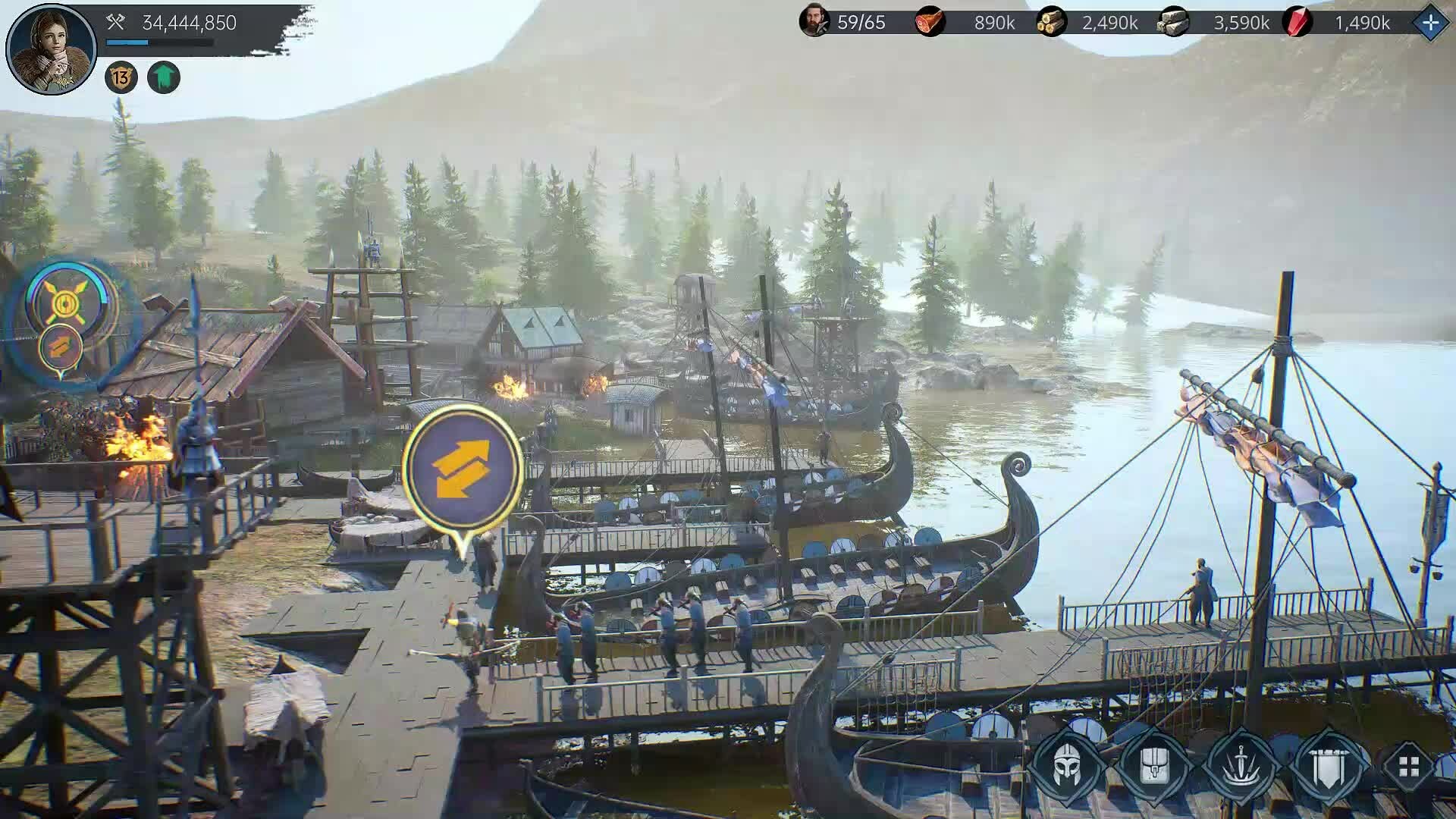Image resolution: width=1456 pixels, height=819 pixels.
Task: Open the player portrait profile
Action: click(50, 49)
